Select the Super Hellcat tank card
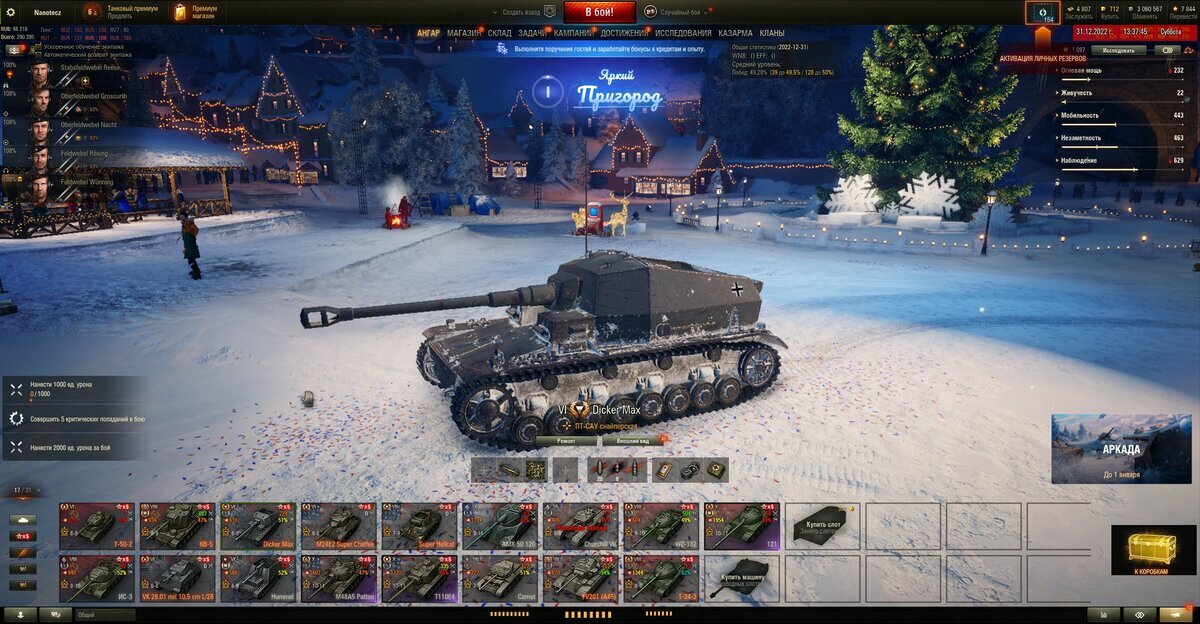 (420, 524)
